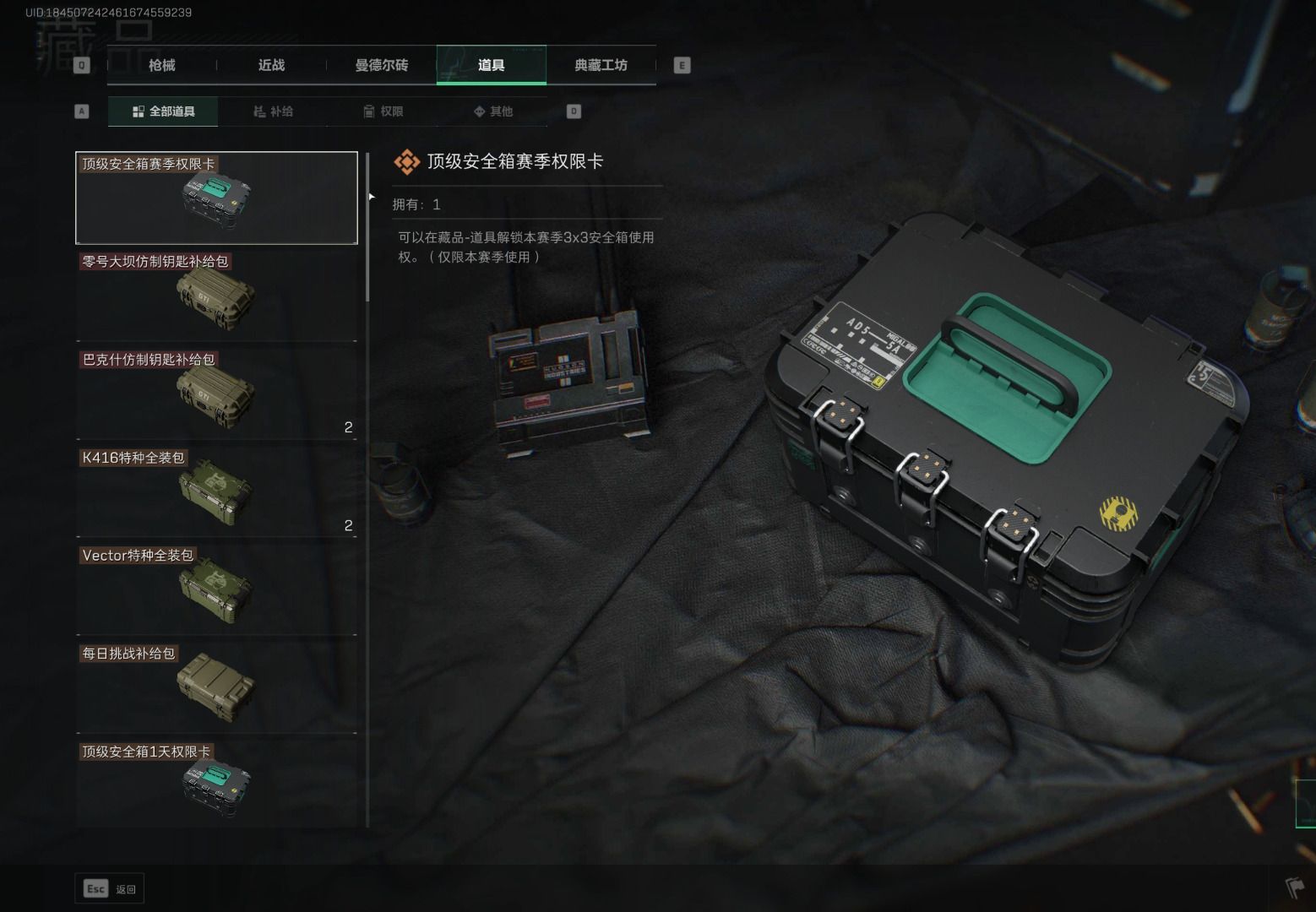Switch to the 其他 item filter
Image resolution: width=1316 pixels, height=912 pixels.
coord(492,111)
